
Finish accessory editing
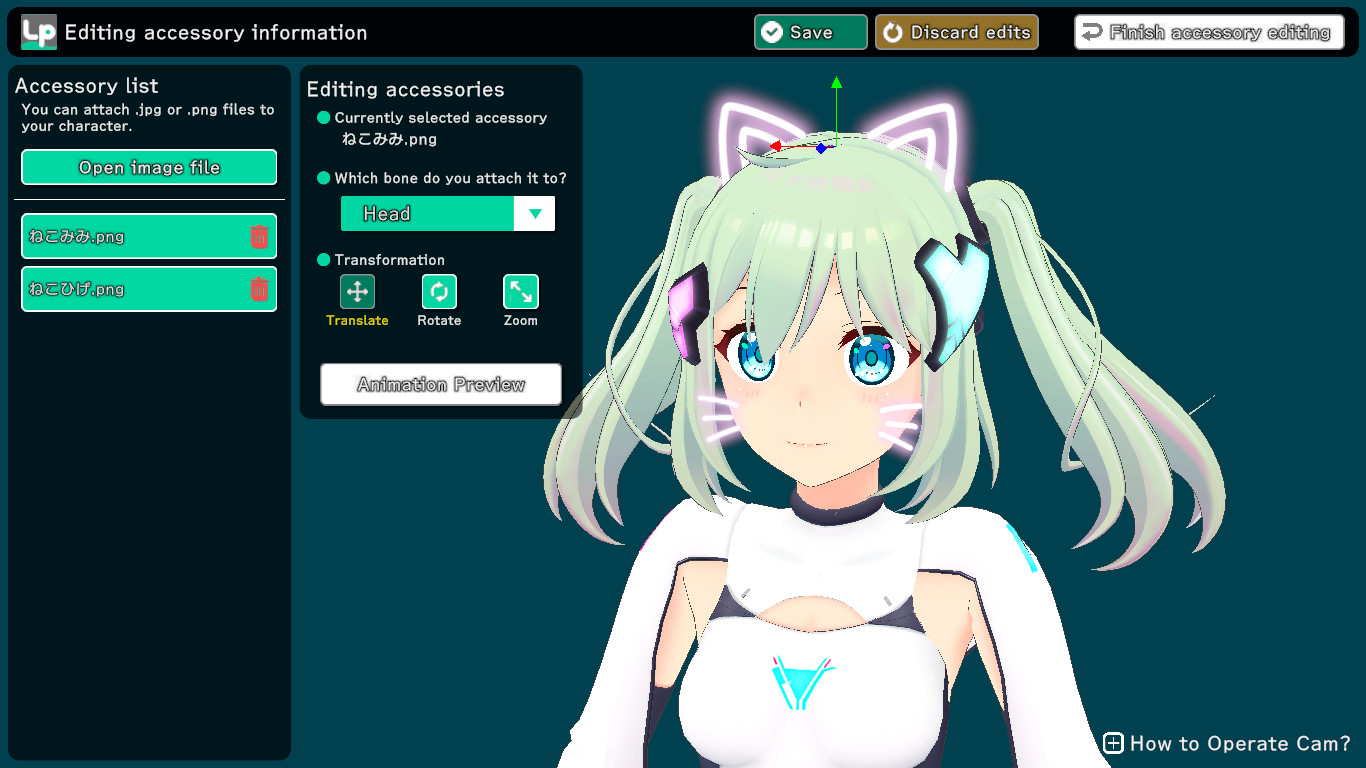tap(1208, 32)
